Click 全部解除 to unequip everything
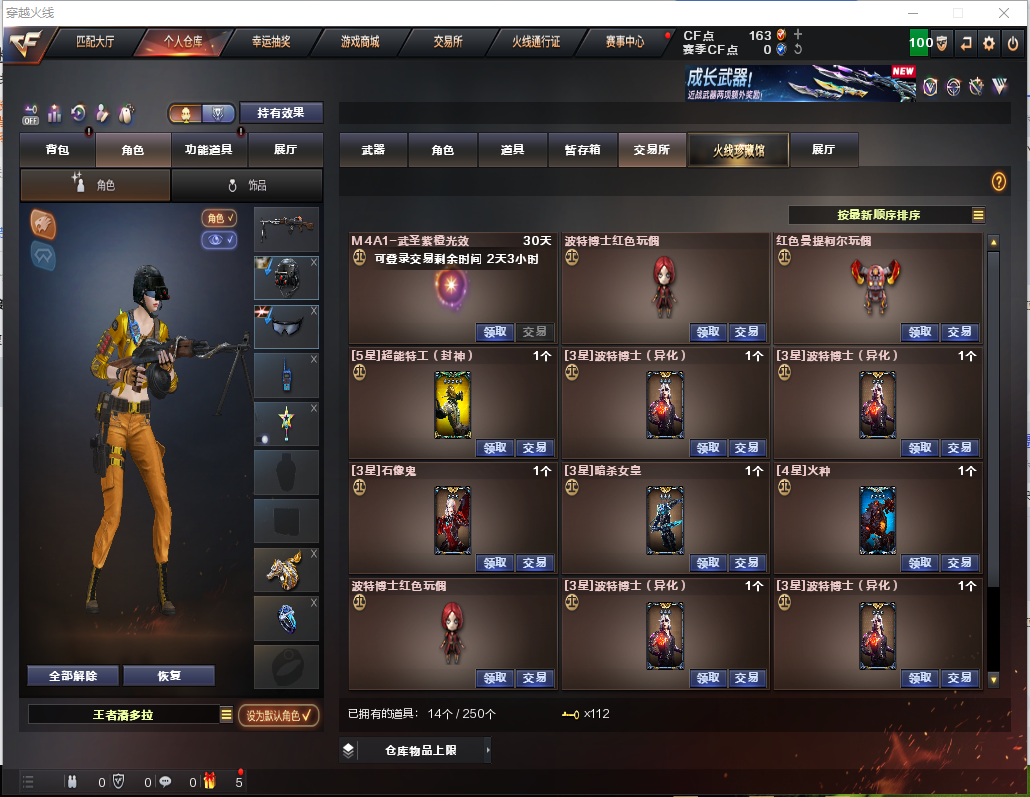Image resolution: width=1030 pixels, height=797 pixels. [73, 676]
